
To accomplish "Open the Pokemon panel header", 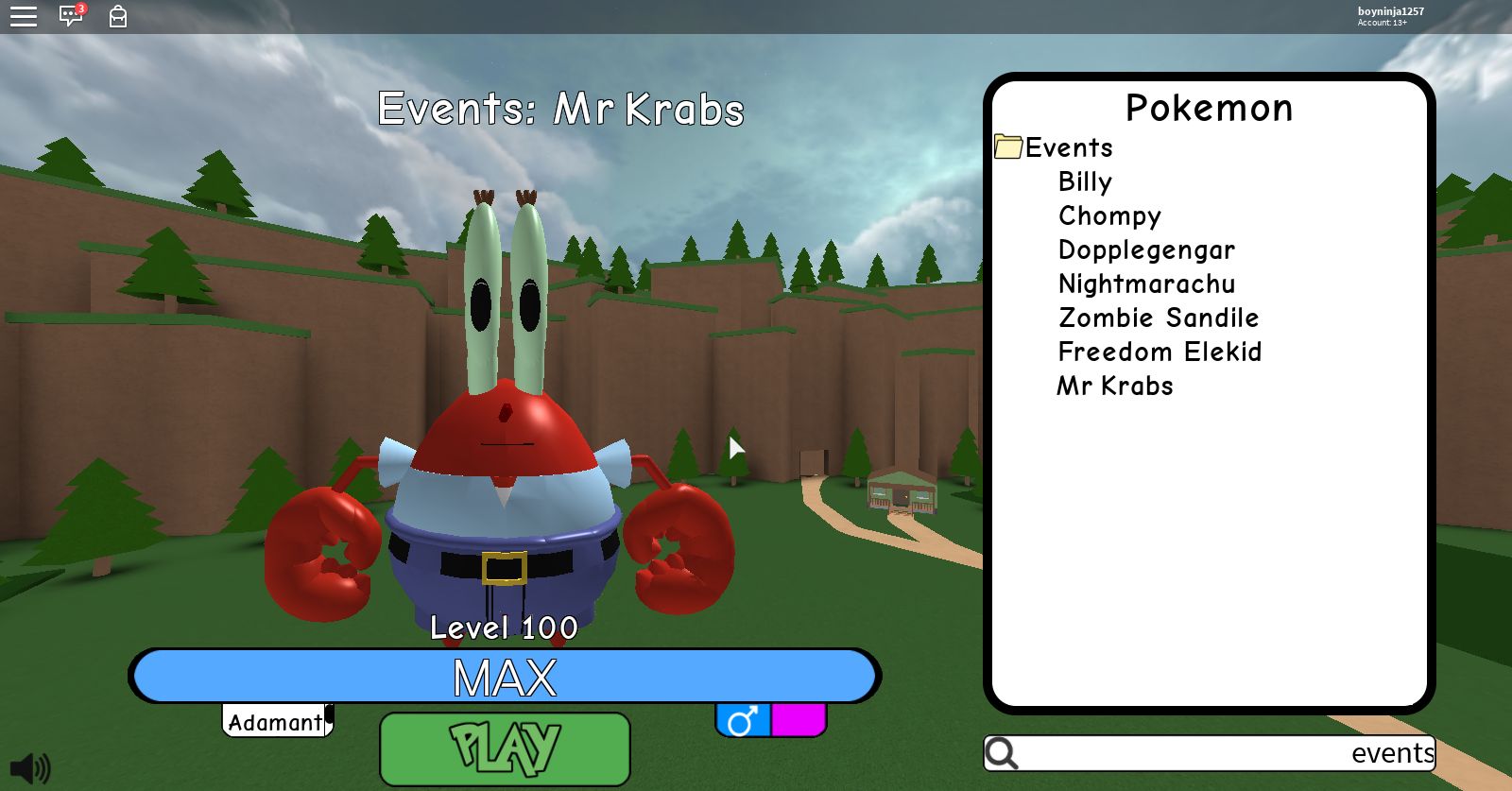I will pyautogui.click(x=1211, y=107).
